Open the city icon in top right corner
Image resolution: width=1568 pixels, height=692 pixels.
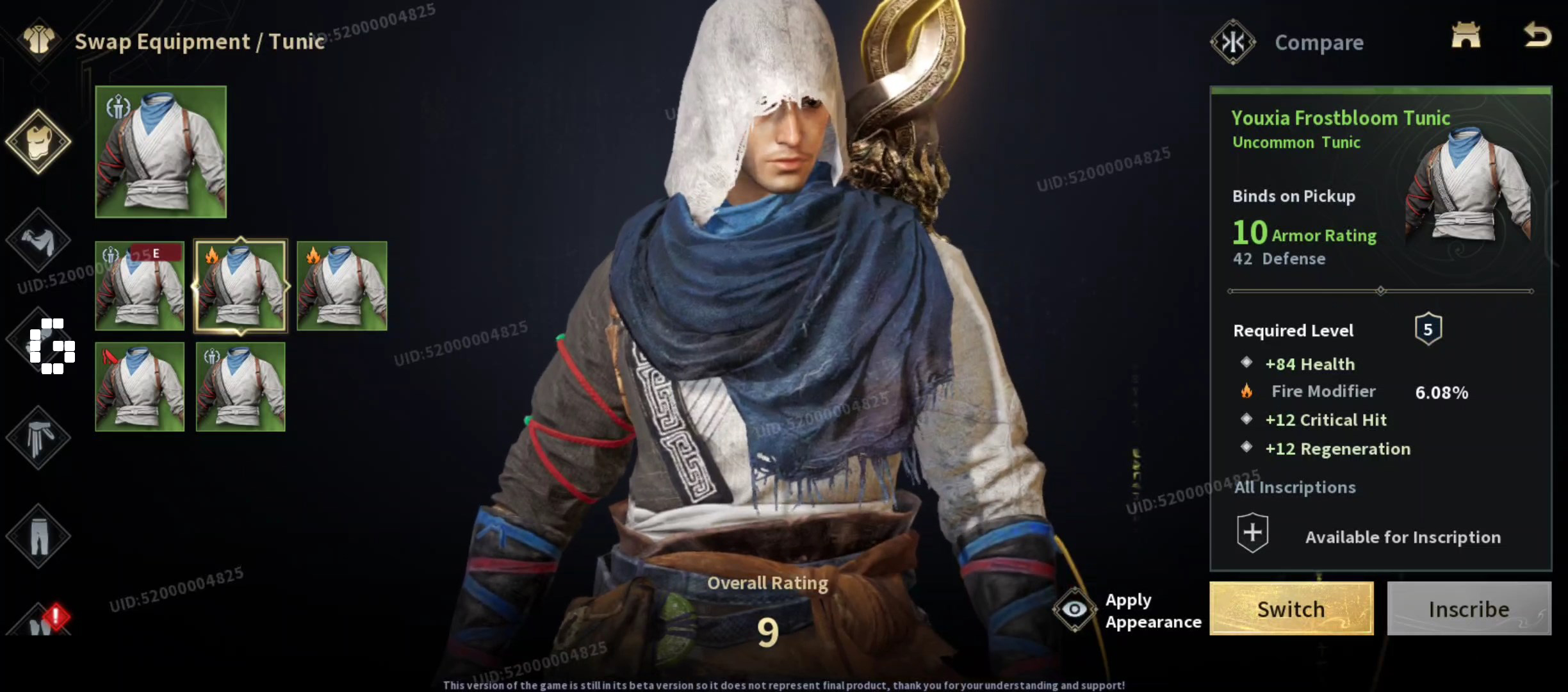pyautogui.click(x=1467, y=37)
